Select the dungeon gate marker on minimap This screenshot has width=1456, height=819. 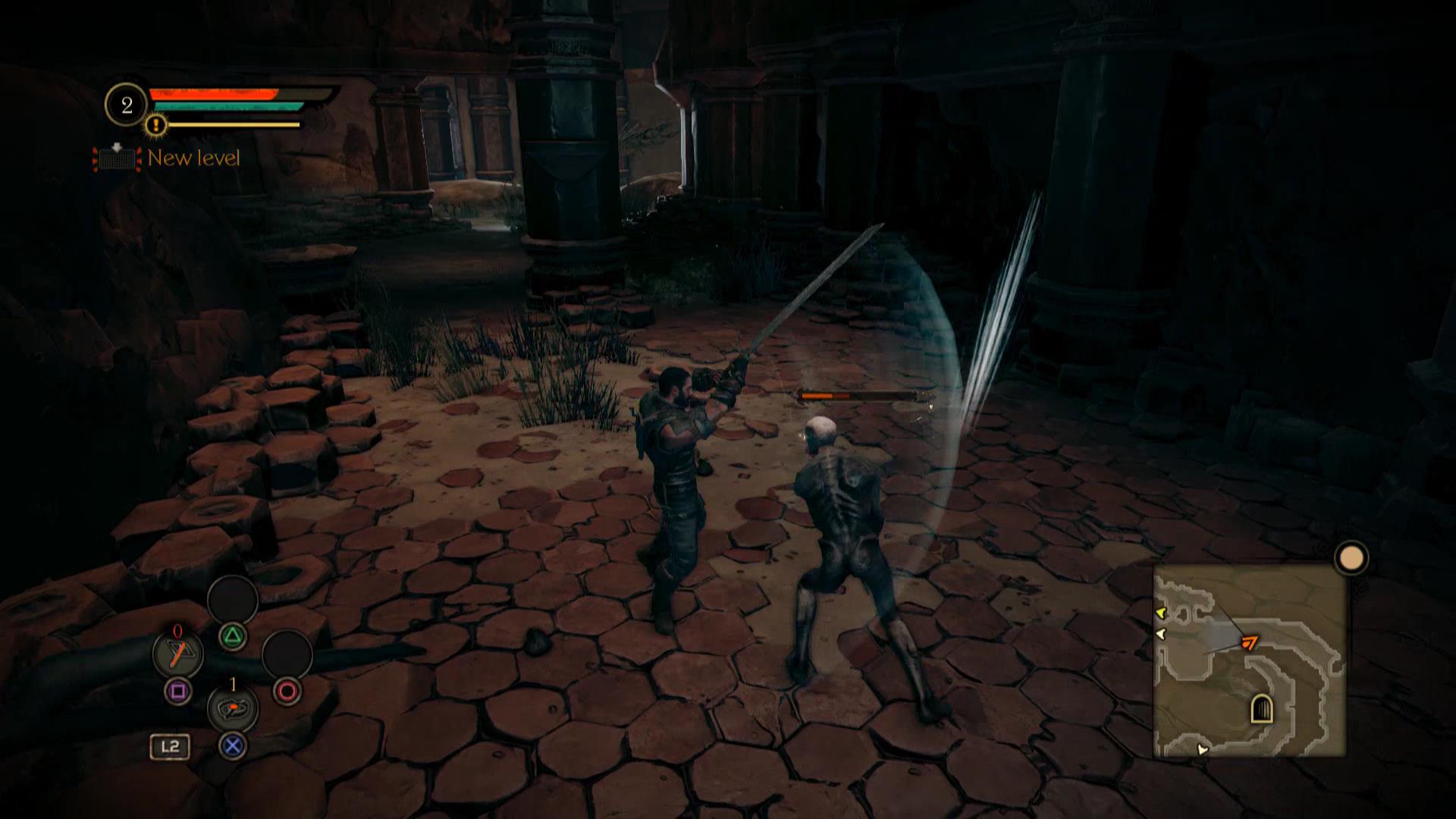pyautogui.click(x=1260, y=709)
